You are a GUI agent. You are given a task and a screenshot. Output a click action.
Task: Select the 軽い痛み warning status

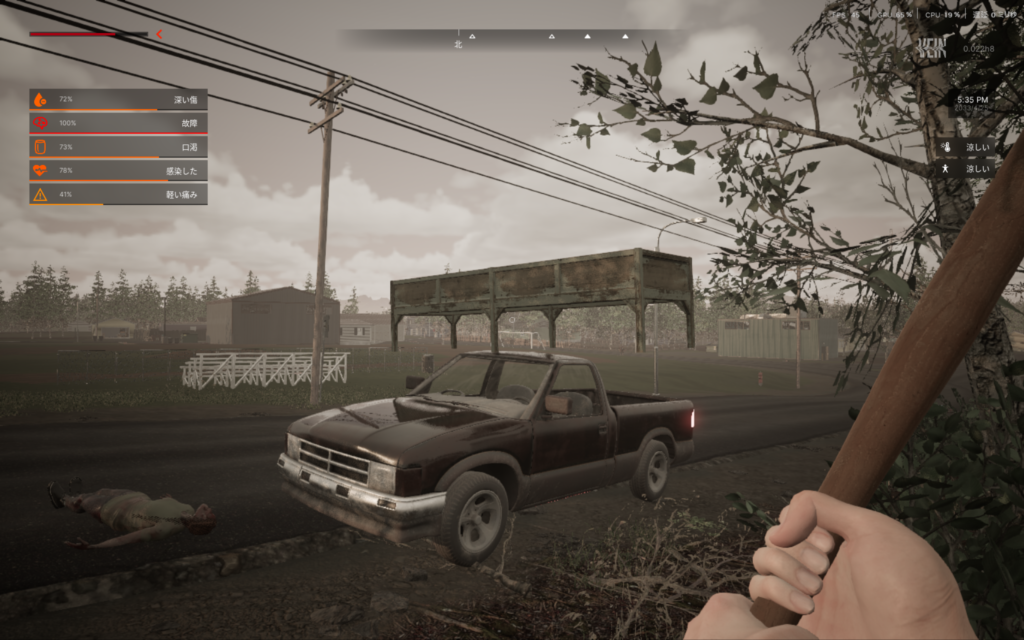pyautogui.click(x=118, y=194)
